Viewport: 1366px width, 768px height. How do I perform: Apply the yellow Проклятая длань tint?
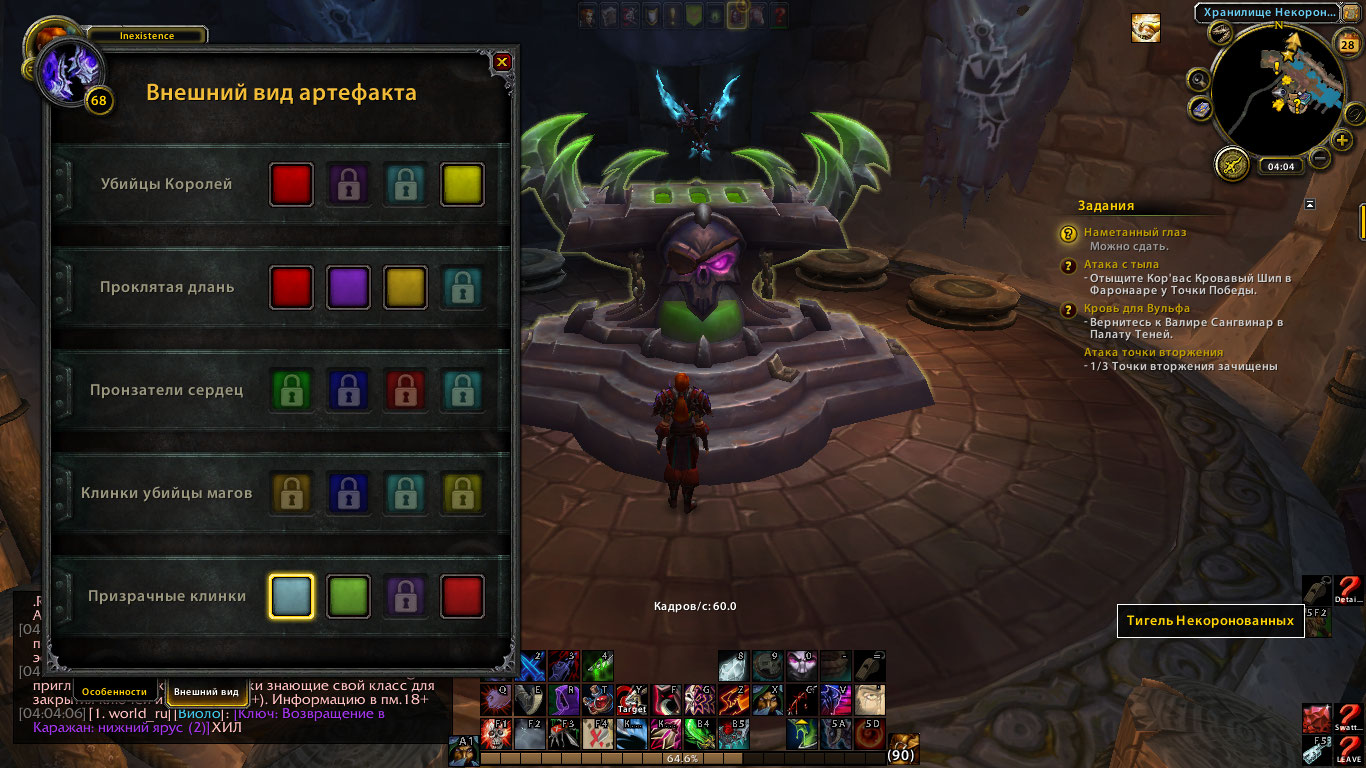click(406, 288)
